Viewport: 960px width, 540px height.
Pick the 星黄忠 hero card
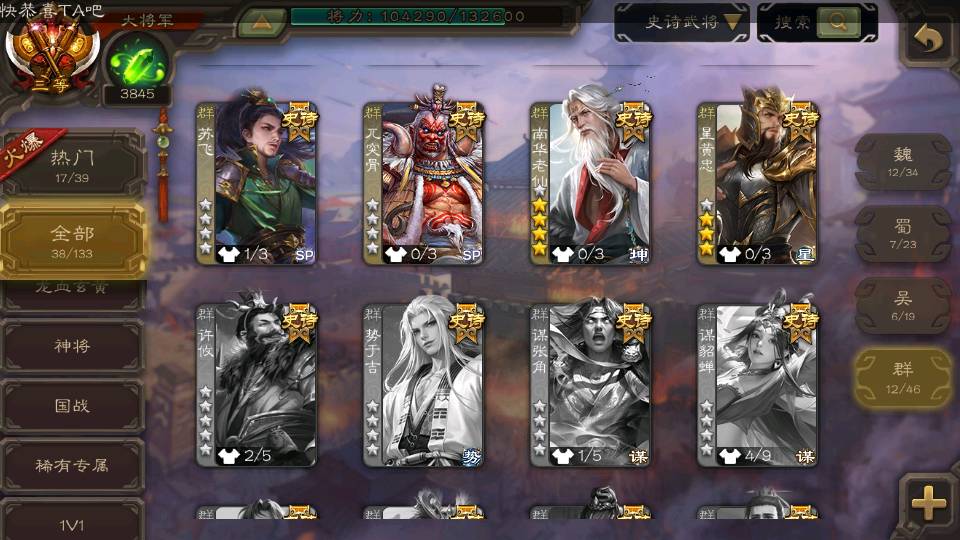(758, 182)
